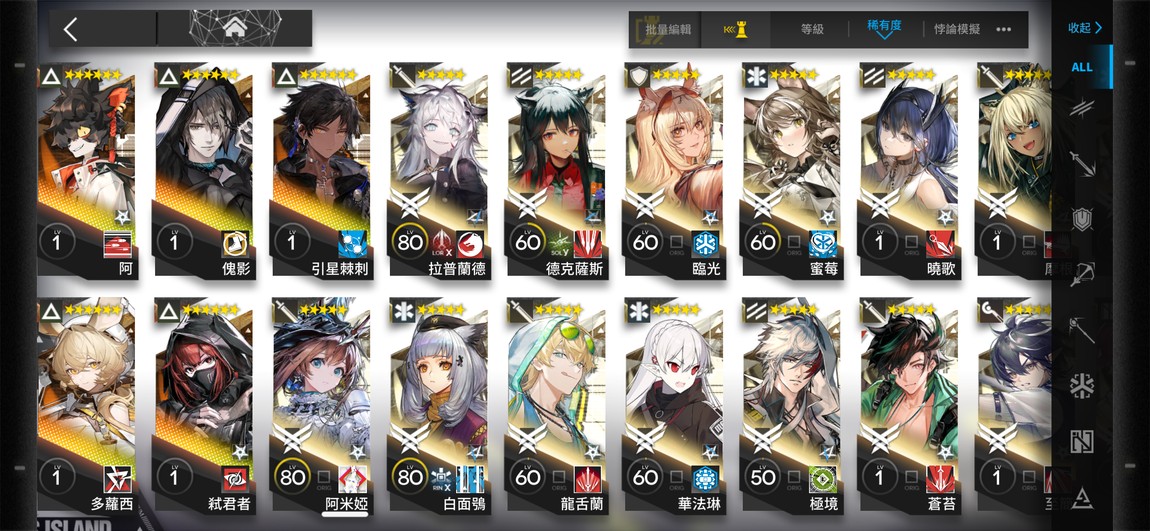Filter by the shield Defender class icon
The height and width of the screenshot is (531, 1150).
[1082, 219]
